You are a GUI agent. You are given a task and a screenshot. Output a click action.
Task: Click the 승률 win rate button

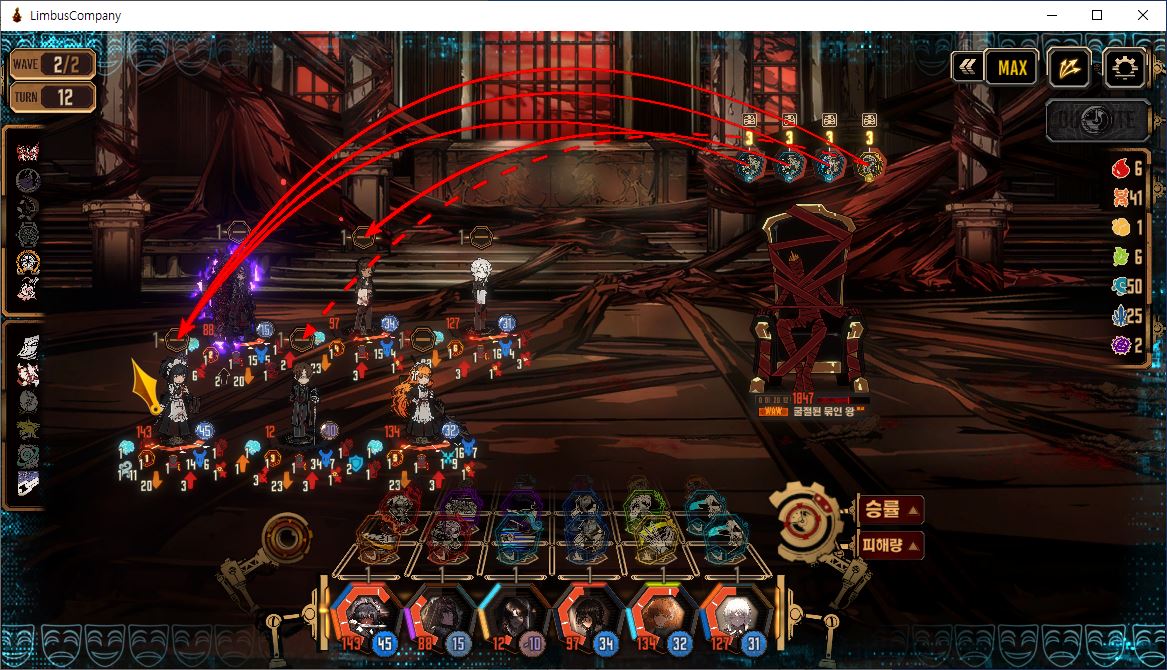point(890,510)
